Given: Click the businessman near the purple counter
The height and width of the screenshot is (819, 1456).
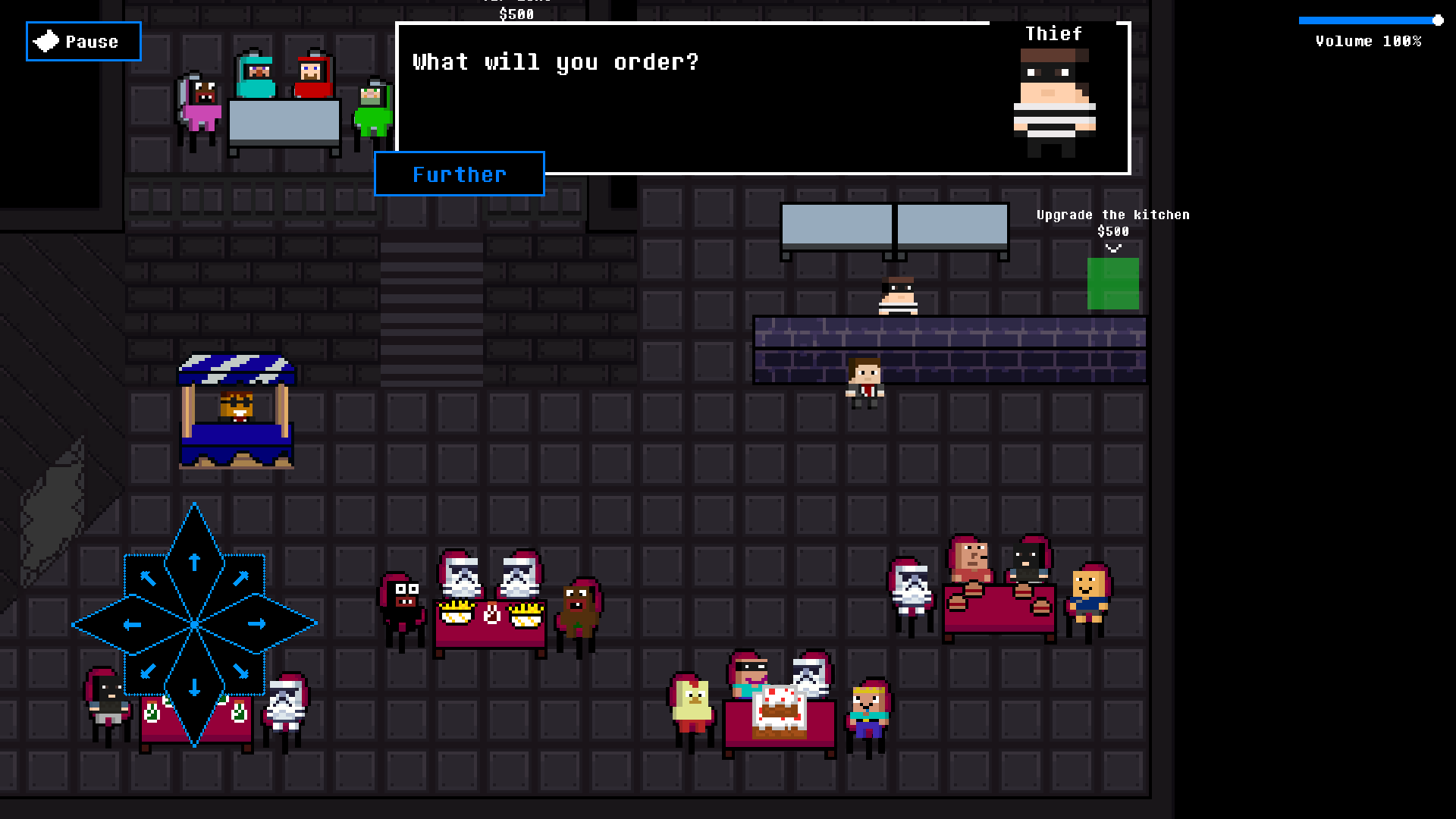Looking at the screenshot, I should [x=865, y=383].
